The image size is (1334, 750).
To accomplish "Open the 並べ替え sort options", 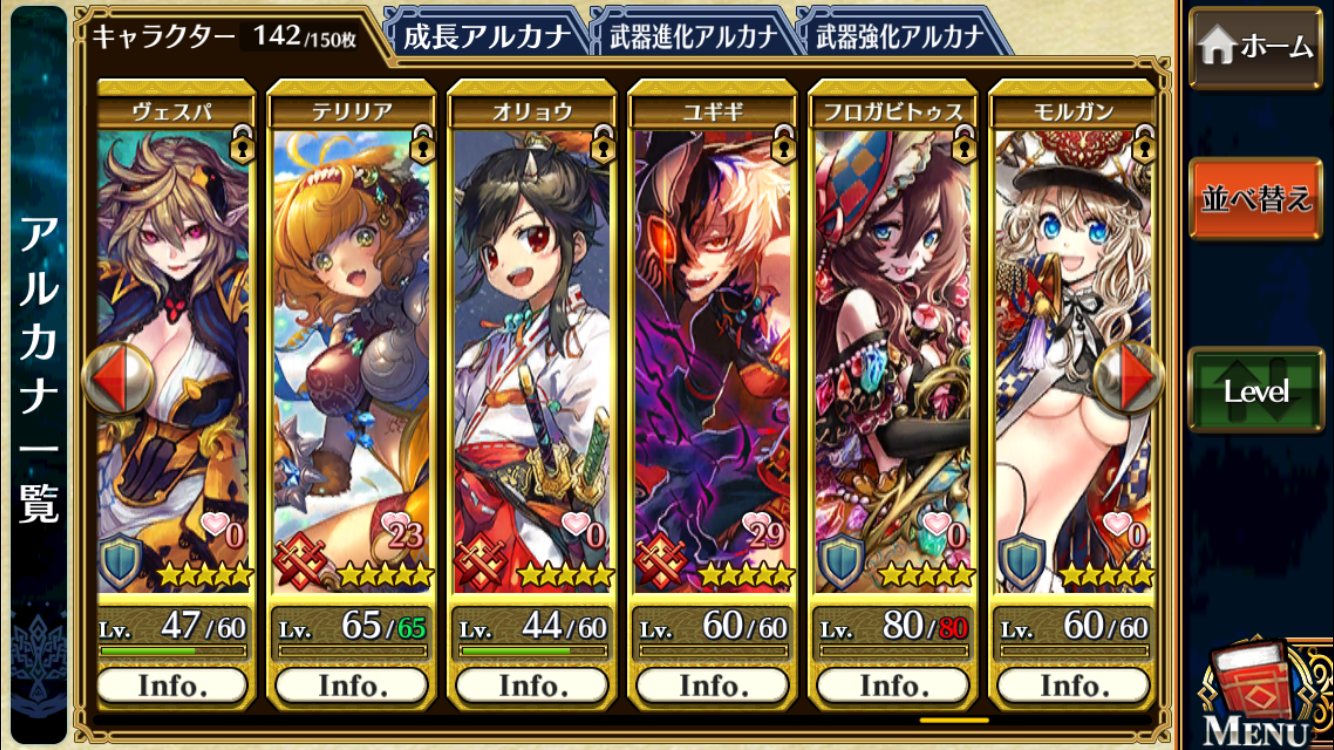I will point(1255,198).
